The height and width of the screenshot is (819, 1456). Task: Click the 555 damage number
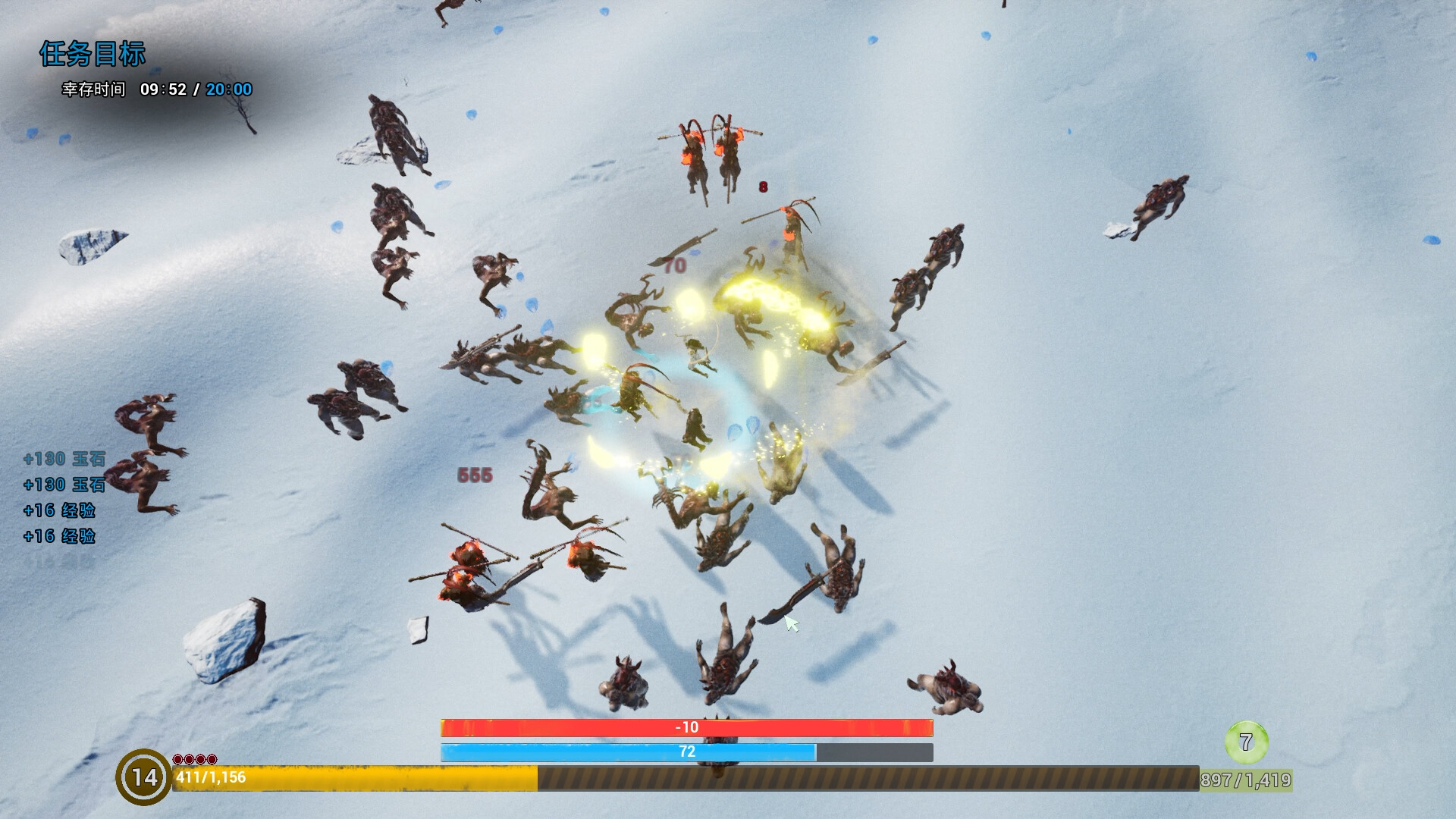point(474,473)
